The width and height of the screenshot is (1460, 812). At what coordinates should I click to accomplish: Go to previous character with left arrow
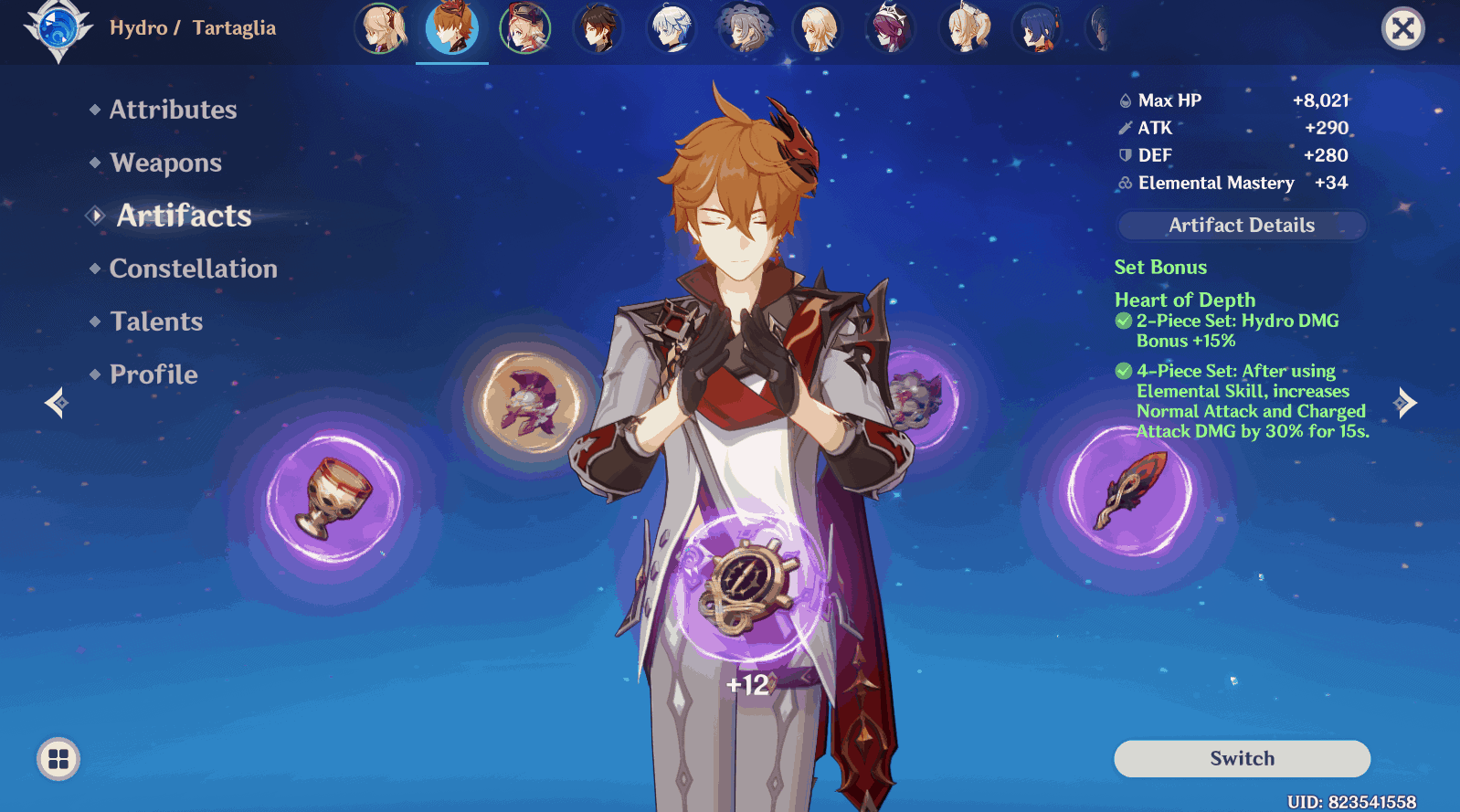[x=55, y=402]
